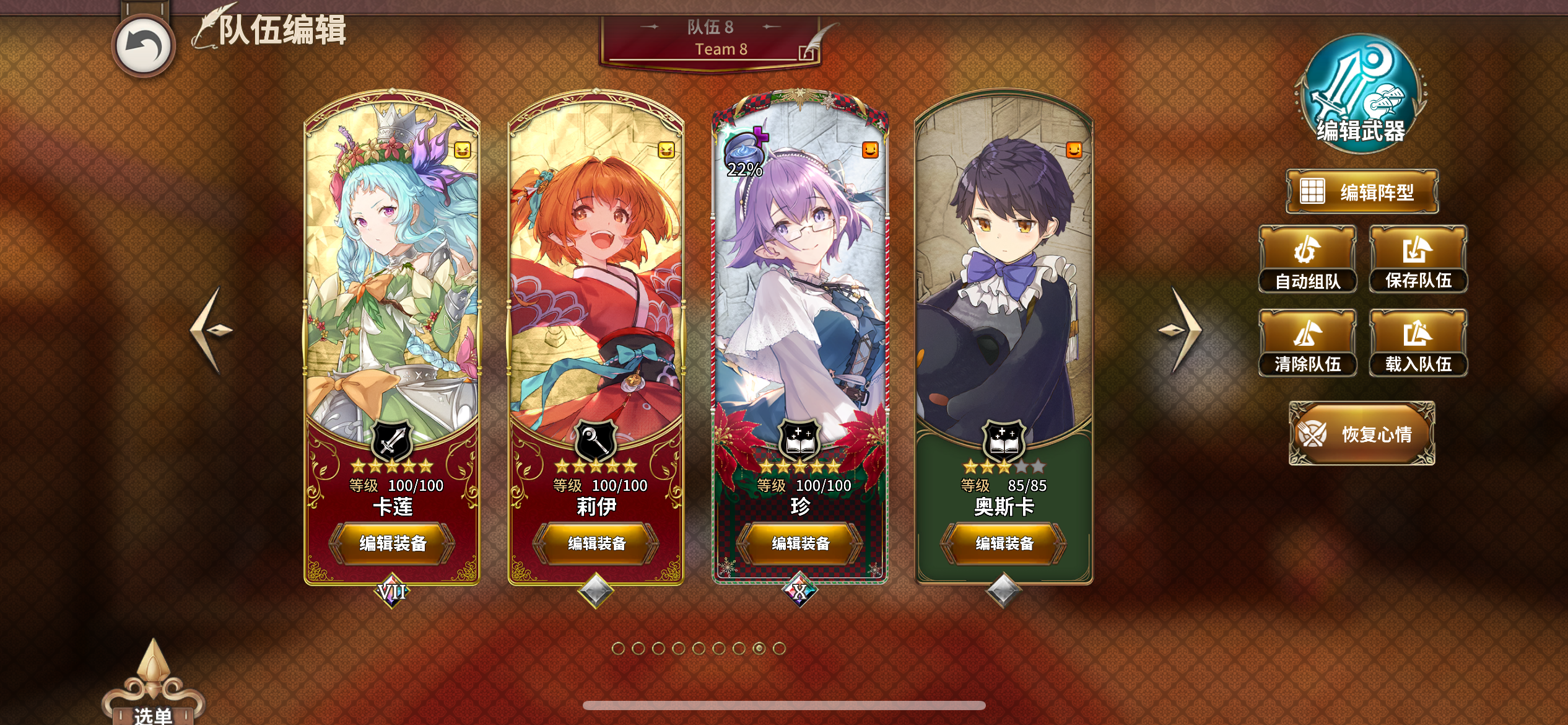
Task: Toggle the mood emoji on 卡莲's card
Action: click(x=463, y=149)
